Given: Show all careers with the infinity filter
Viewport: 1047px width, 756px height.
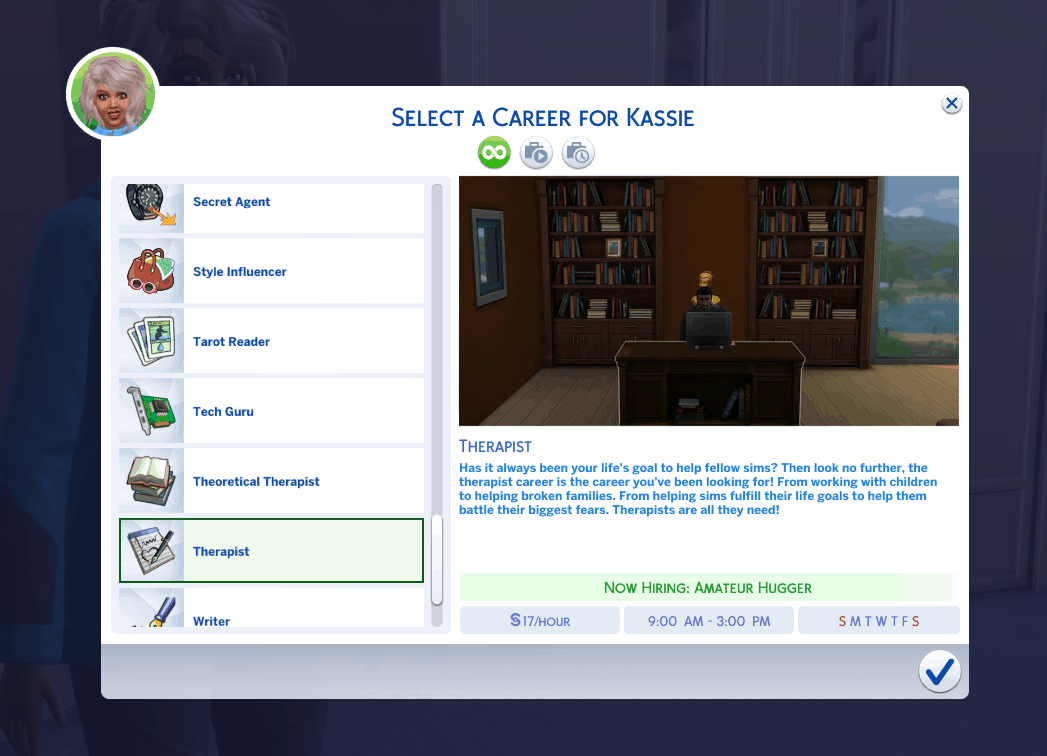Looking at the screenshot, I should point(494,153).
